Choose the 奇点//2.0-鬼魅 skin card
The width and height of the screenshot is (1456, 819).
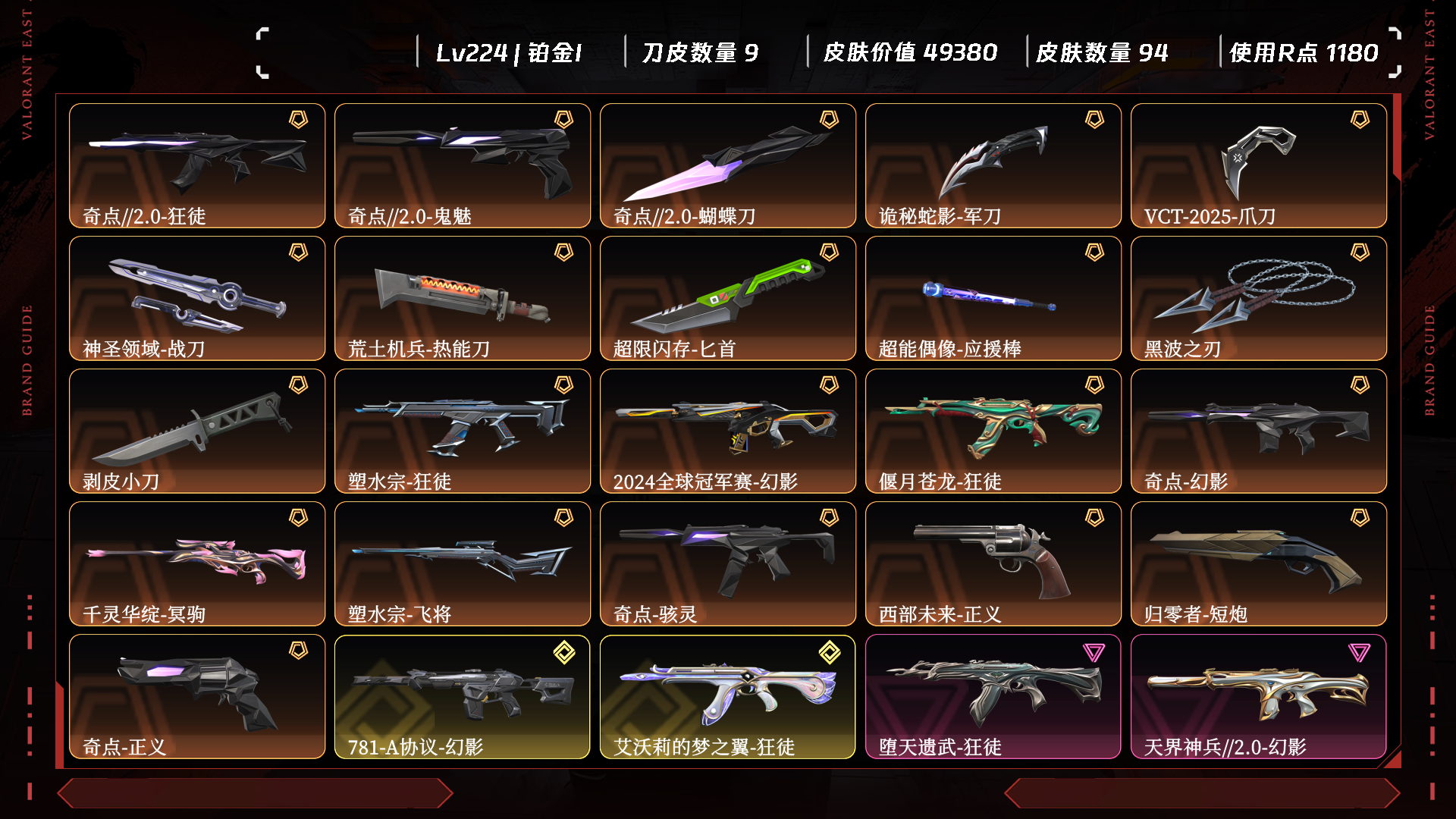[x=463, y=165]
